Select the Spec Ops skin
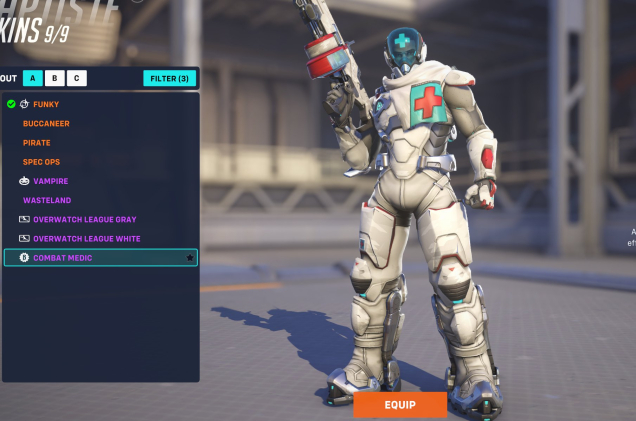Screen dimensions: 636x421 point(41,162)
